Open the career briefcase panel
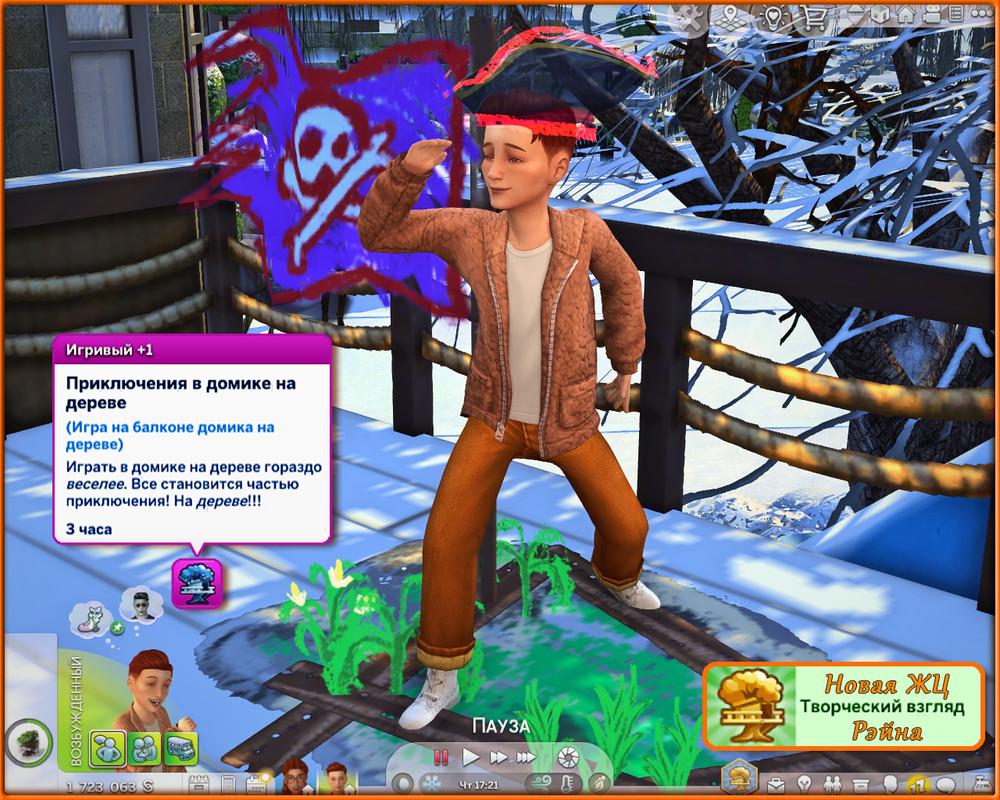This screenshot has height=800, width=1000. (x=775, y=782)
